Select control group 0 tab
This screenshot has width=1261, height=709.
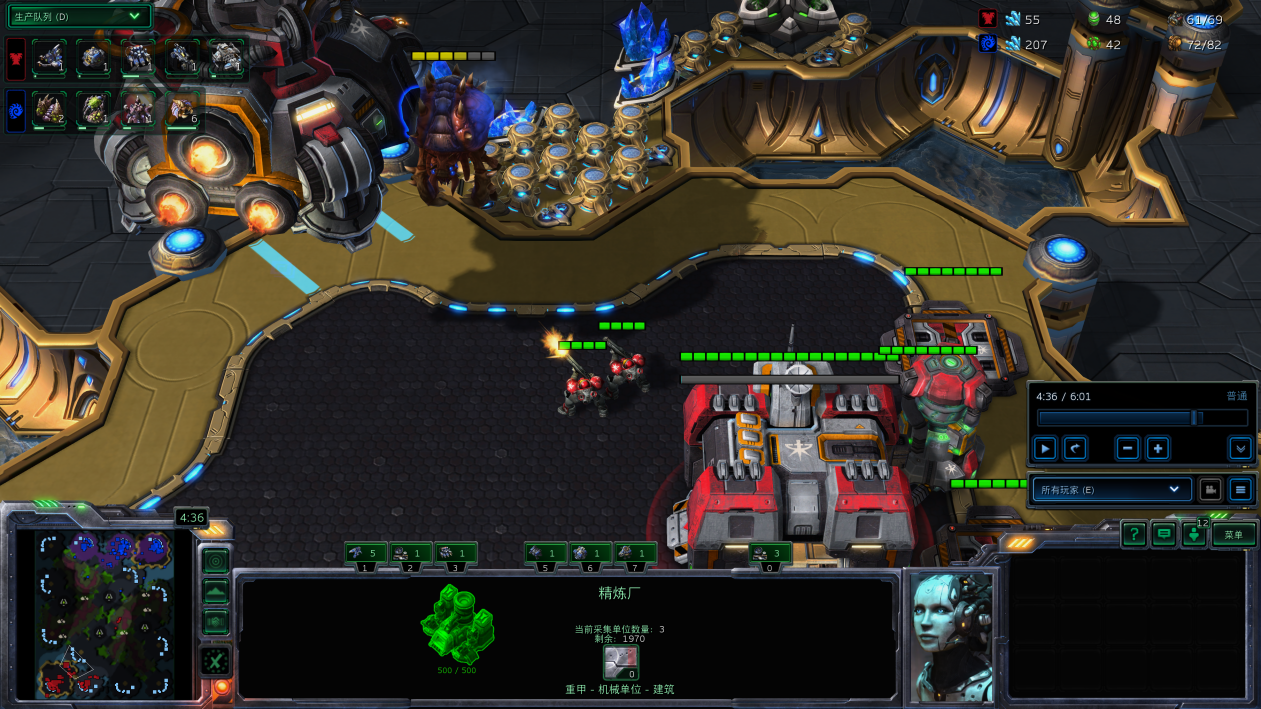pyautogui.click(x=770, y=554)
